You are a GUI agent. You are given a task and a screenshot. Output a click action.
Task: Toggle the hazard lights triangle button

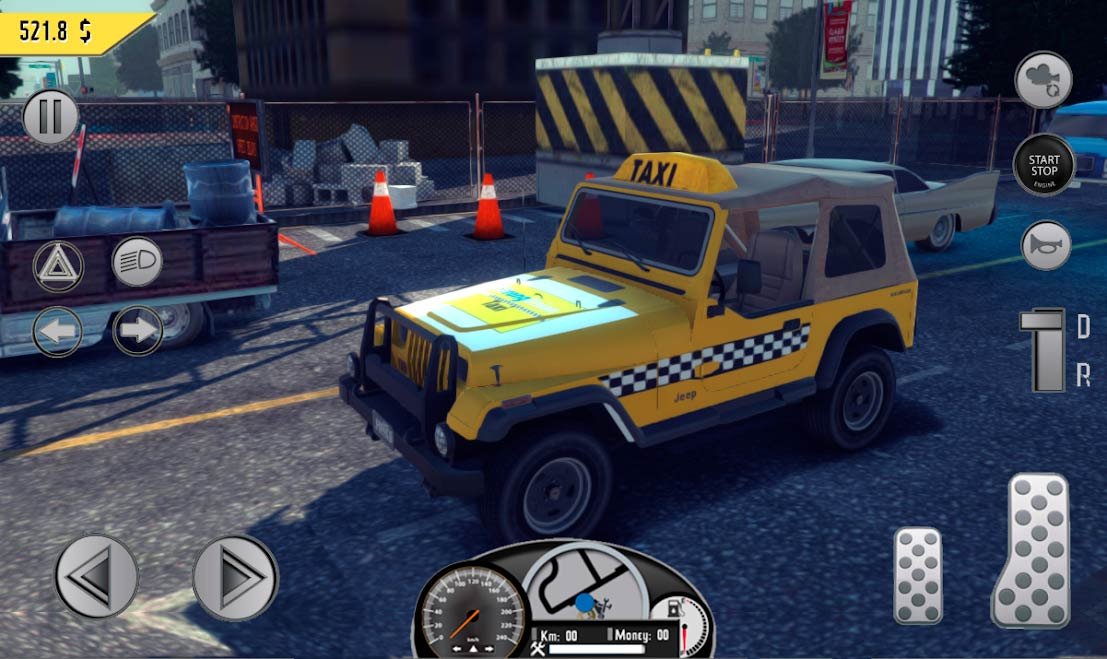[58, 265]
